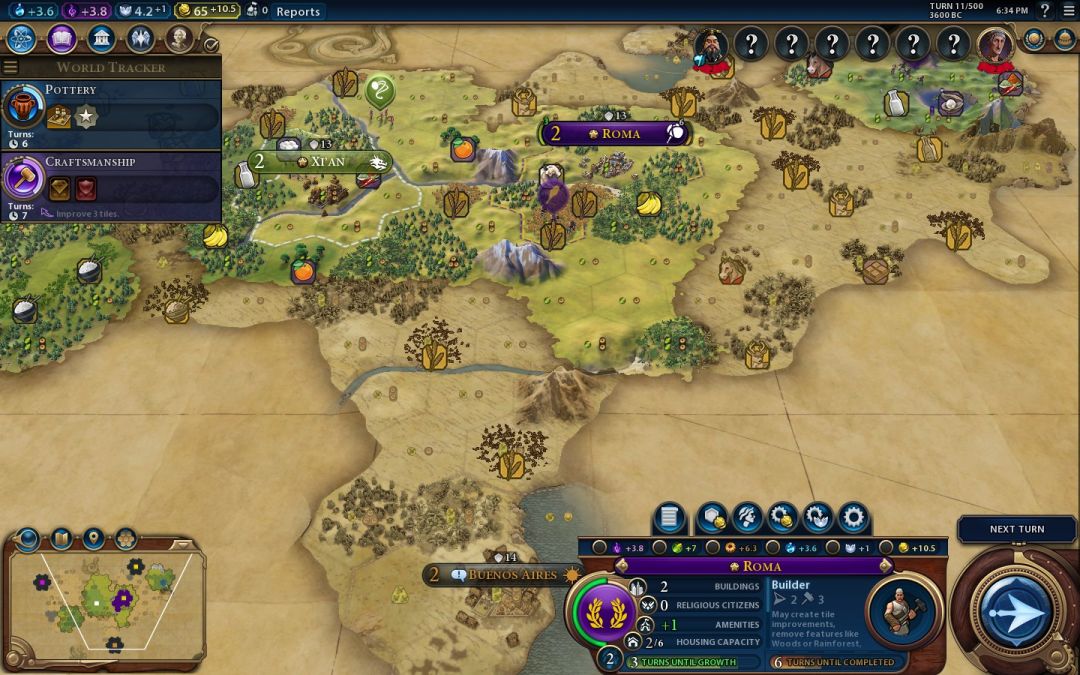End the turn with the Next Turn button
The width and height of the screenshot is (1080, 675).
pos(1016,610)
